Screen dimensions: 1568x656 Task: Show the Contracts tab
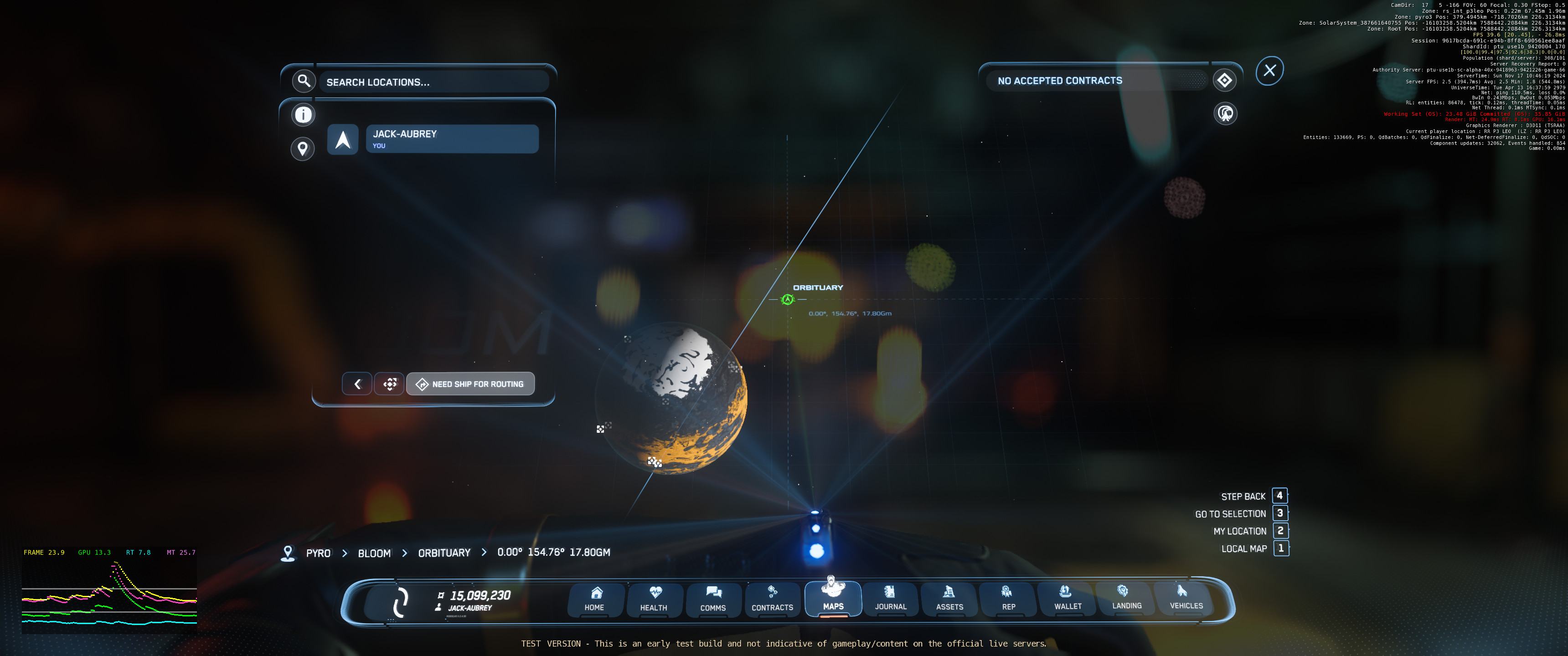click(x=773, y=599)
